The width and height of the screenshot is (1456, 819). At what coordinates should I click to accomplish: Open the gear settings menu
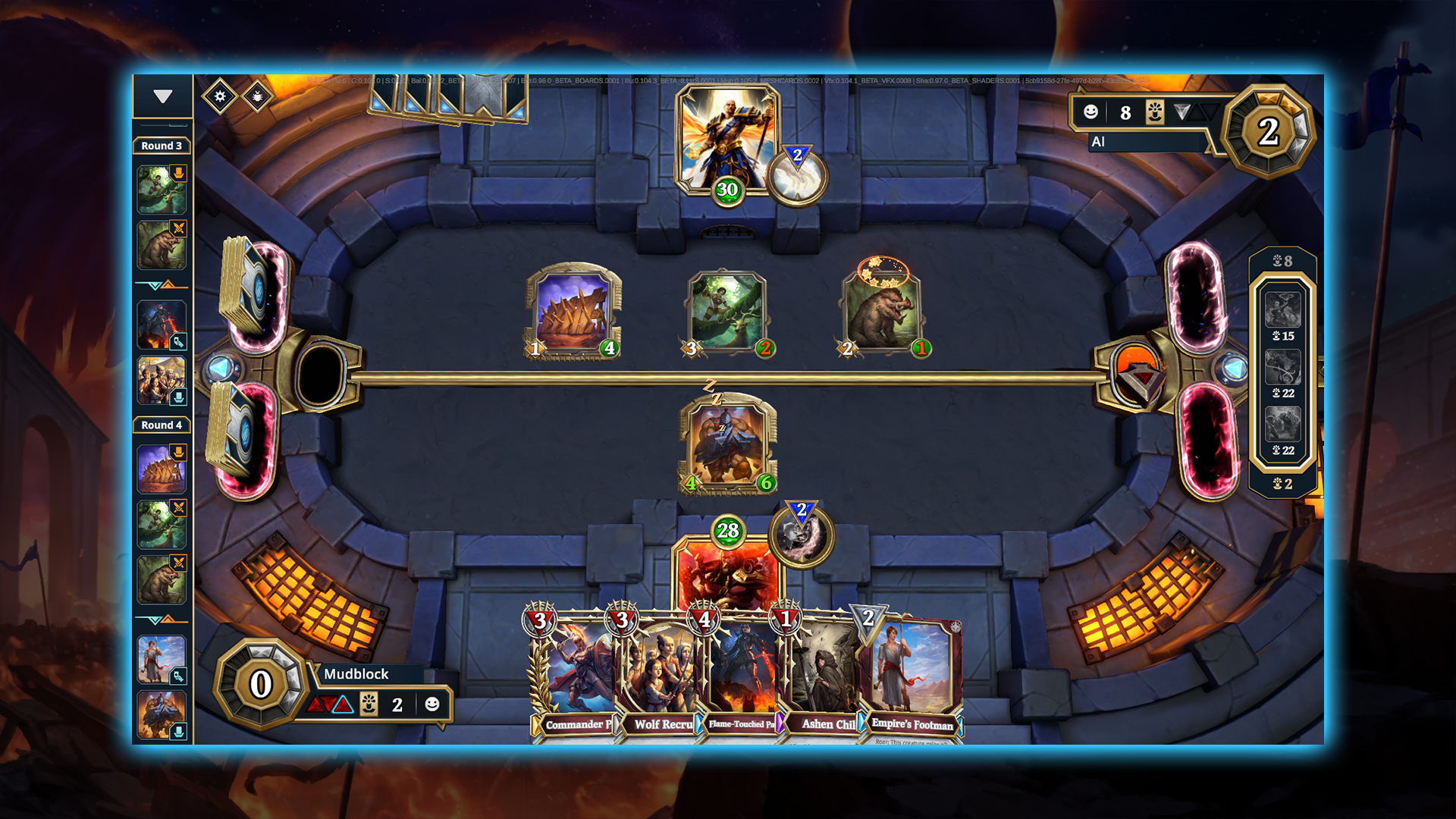click(x=220, y=96)
